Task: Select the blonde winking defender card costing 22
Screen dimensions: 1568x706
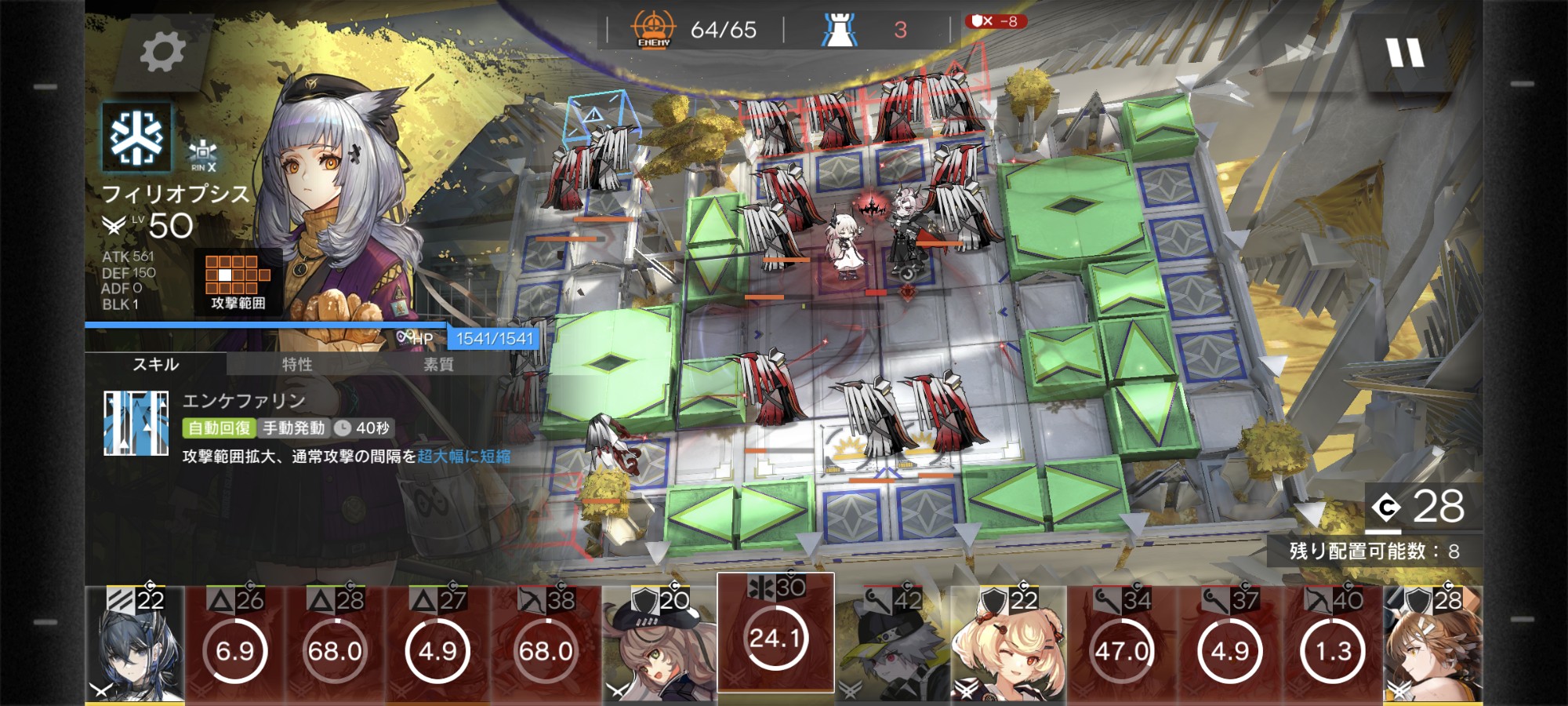Action: coord(1008,645)
